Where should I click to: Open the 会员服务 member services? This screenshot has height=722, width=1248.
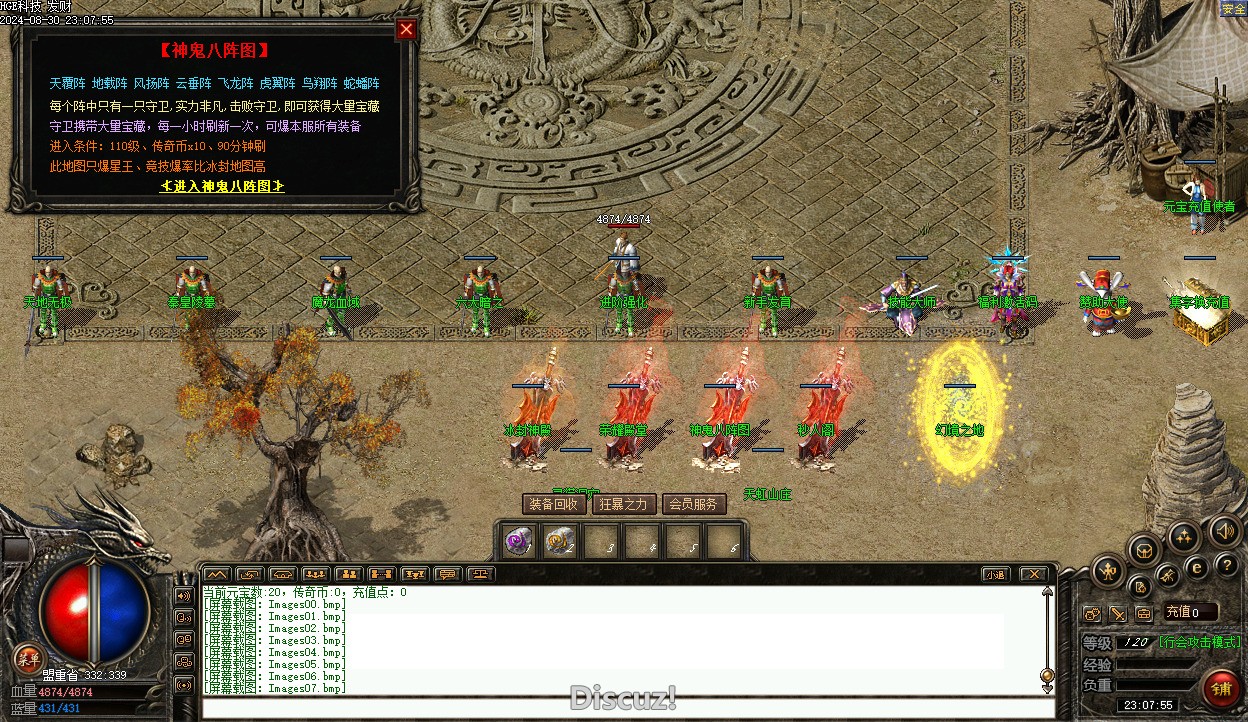(694, 504)
